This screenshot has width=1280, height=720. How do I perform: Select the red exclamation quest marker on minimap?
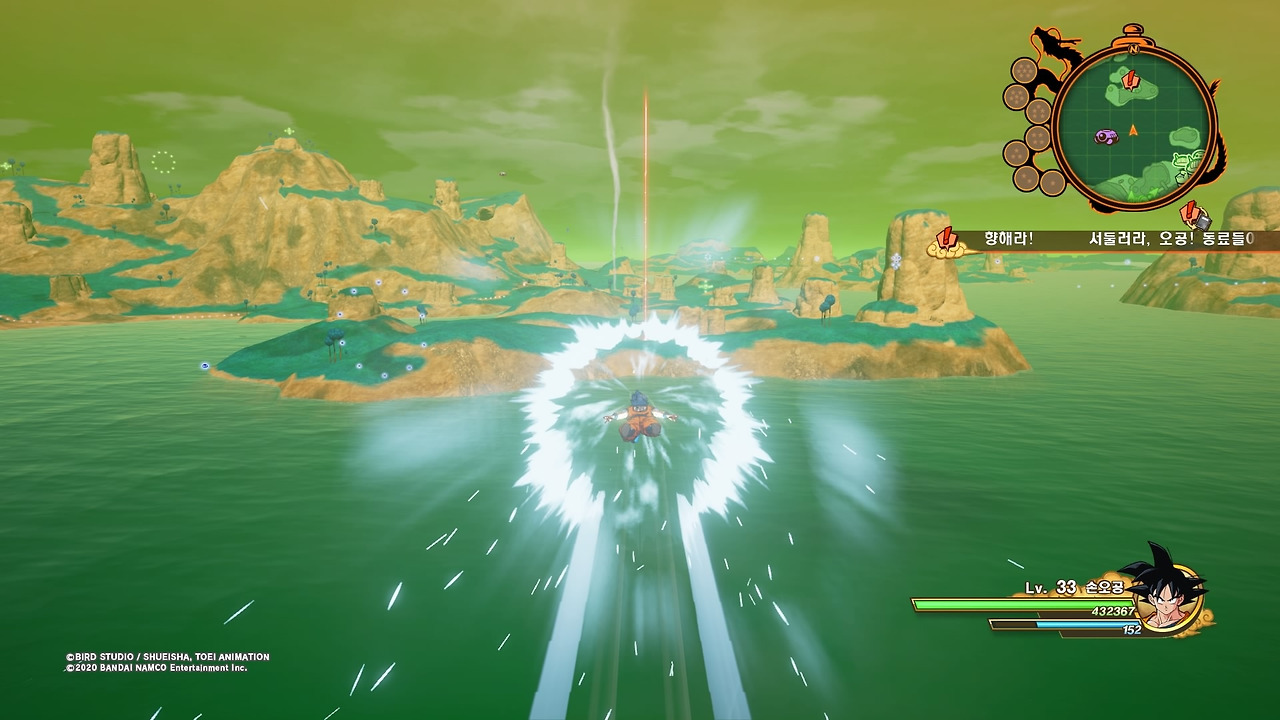(1130, 80)
